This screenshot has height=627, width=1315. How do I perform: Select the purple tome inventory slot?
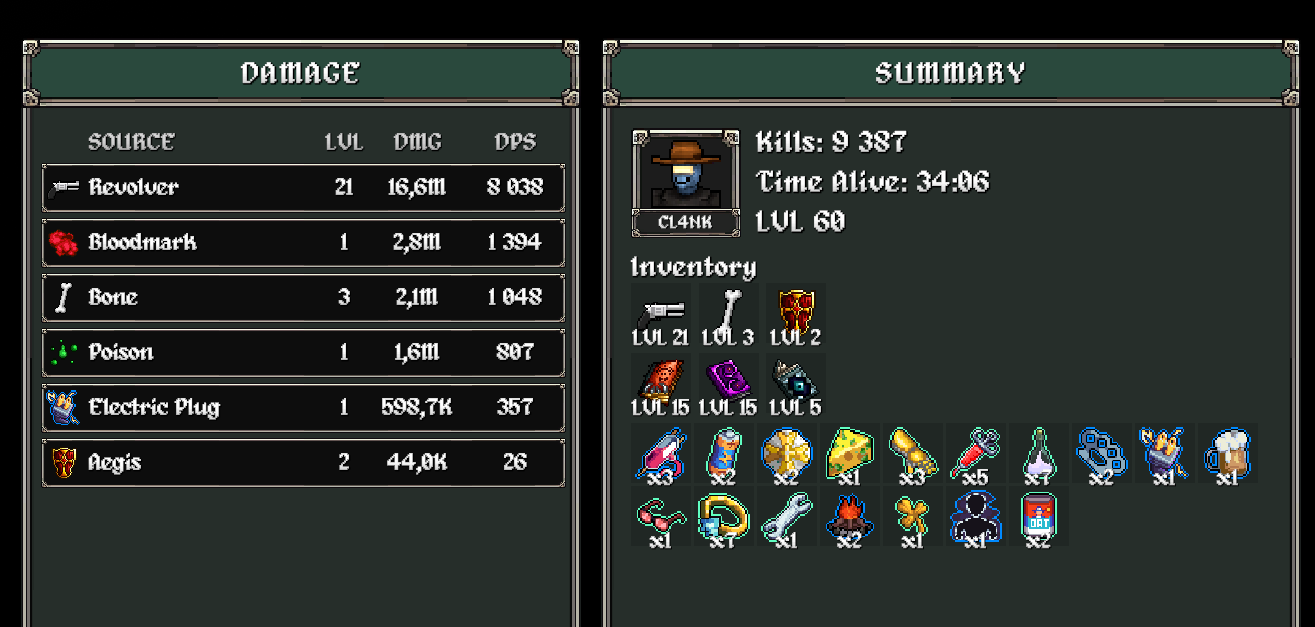pyautogui.click(x=727, y=382)
